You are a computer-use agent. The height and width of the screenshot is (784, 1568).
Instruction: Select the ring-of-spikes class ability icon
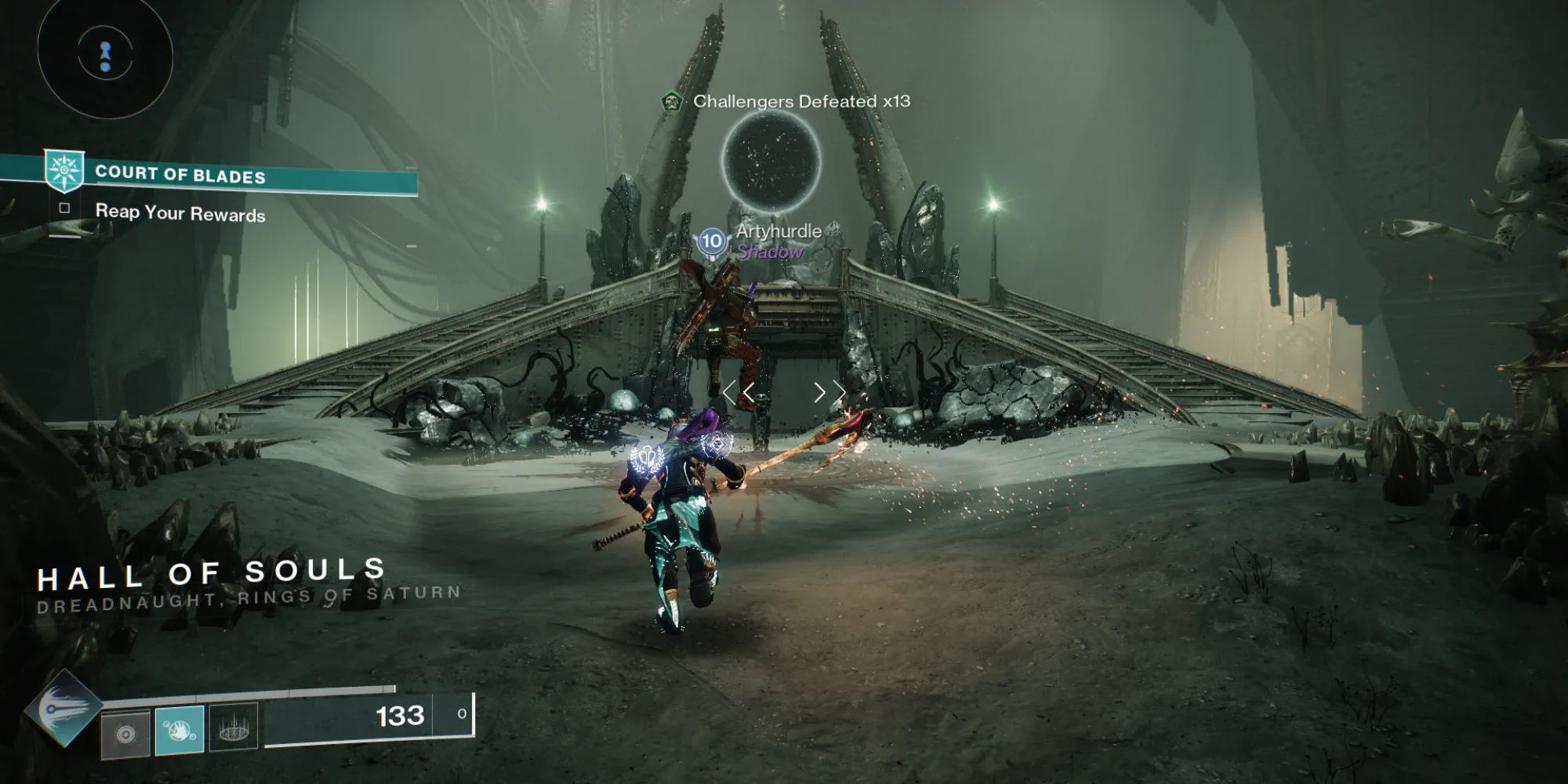point(234,730)
